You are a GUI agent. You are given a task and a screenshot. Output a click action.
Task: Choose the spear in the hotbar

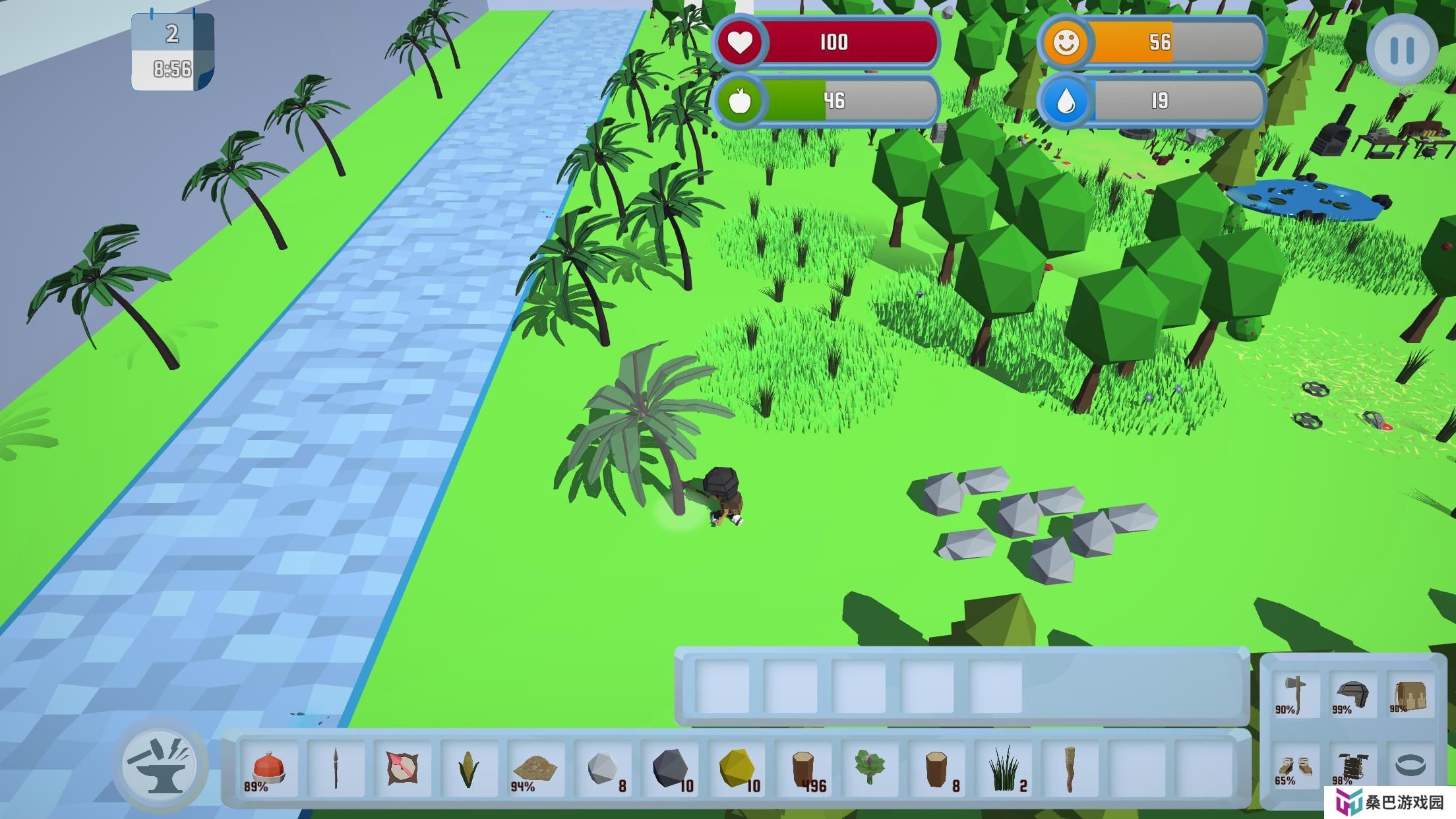coord(336,768)
